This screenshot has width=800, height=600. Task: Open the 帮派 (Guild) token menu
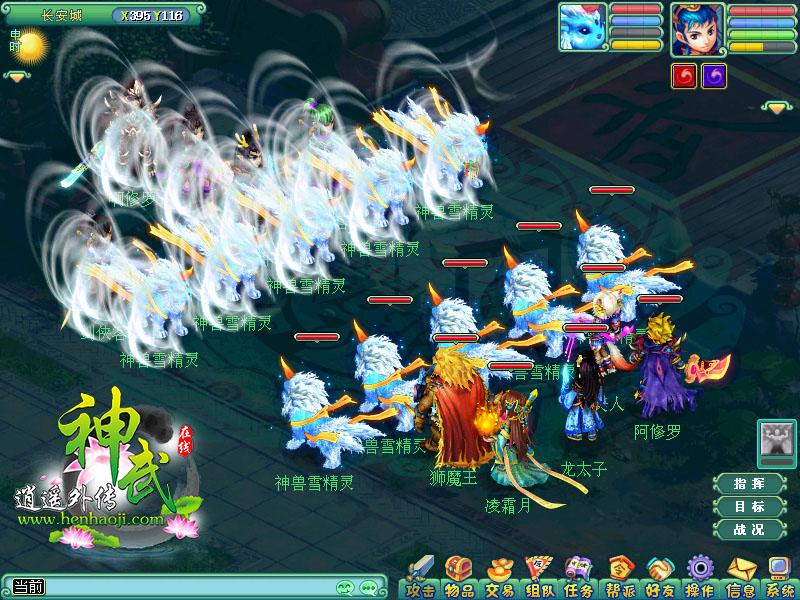point(618,577)
